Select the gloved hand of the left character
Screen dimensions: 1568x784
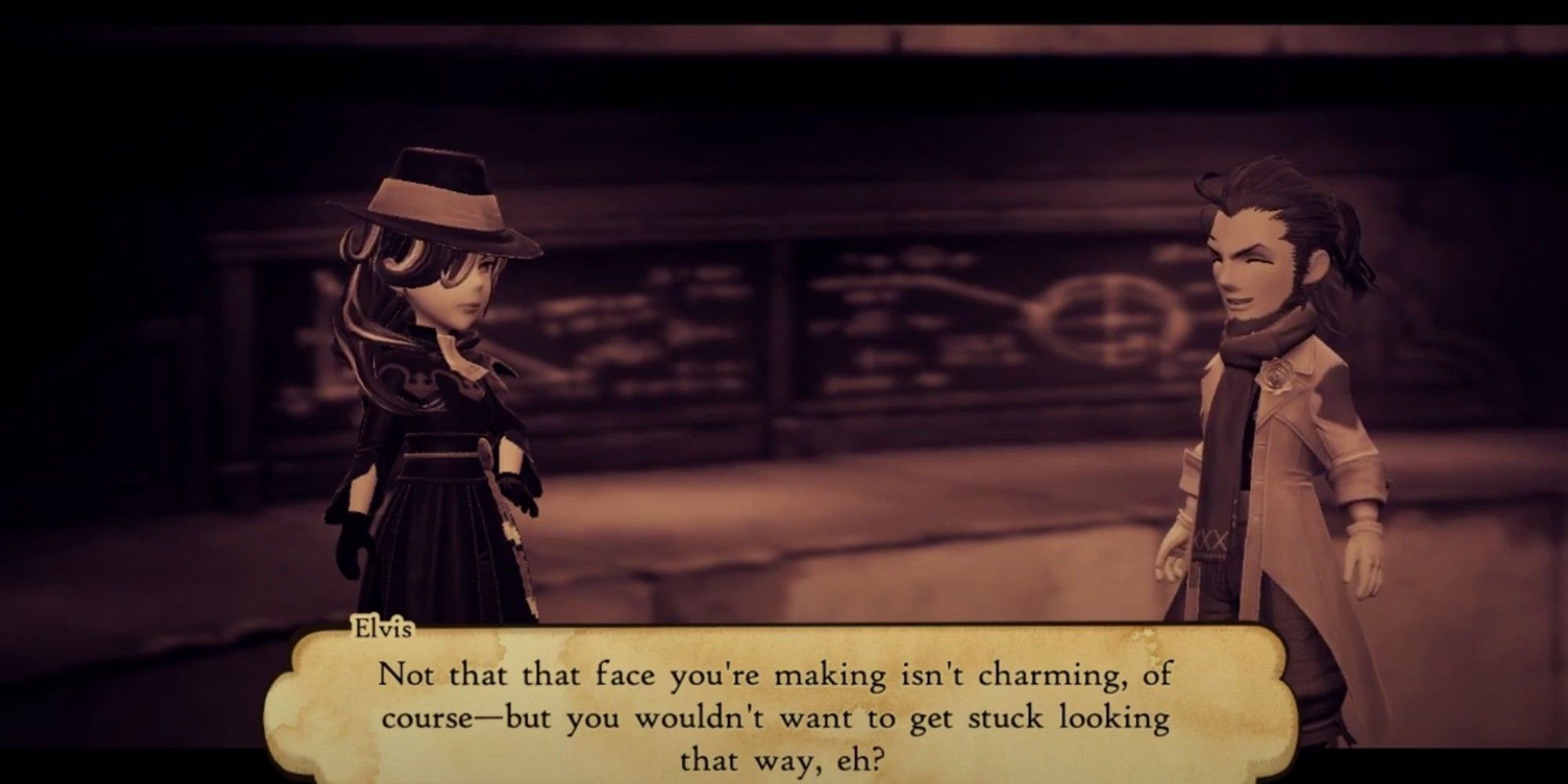517,492
